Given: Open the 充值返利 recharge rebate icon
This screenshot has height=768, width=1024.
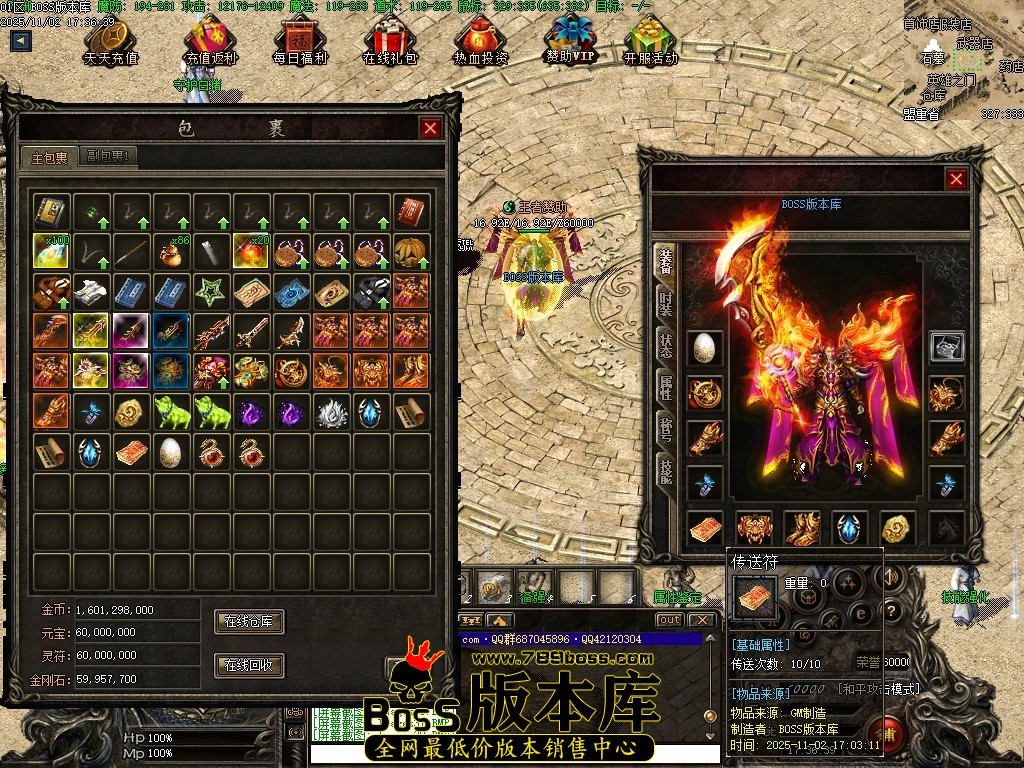Looking at the screenshot, I should click(211, 42).
